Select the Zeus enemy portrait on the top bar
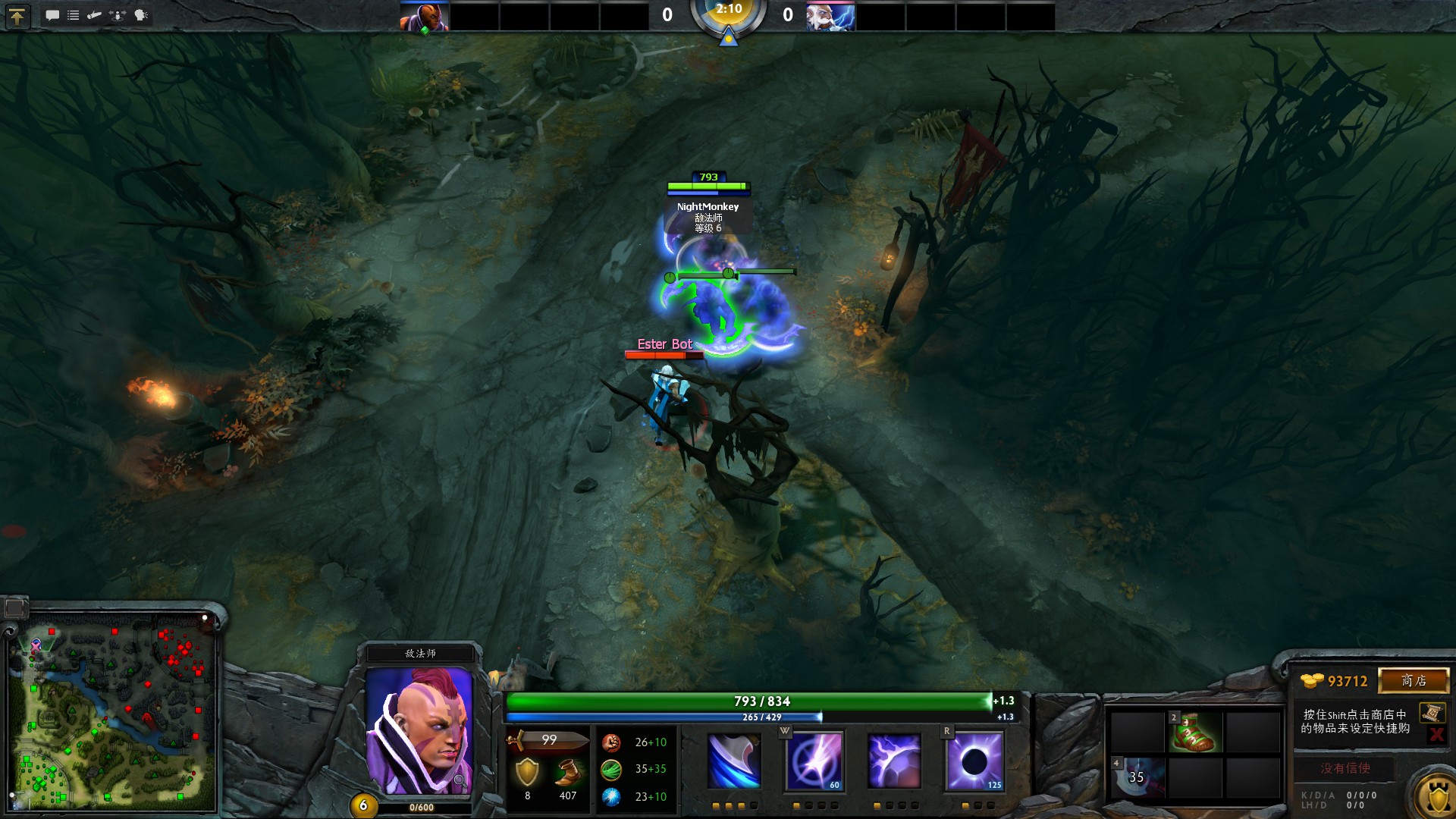This screenshot has width=1456, height=819. [830, 17]
